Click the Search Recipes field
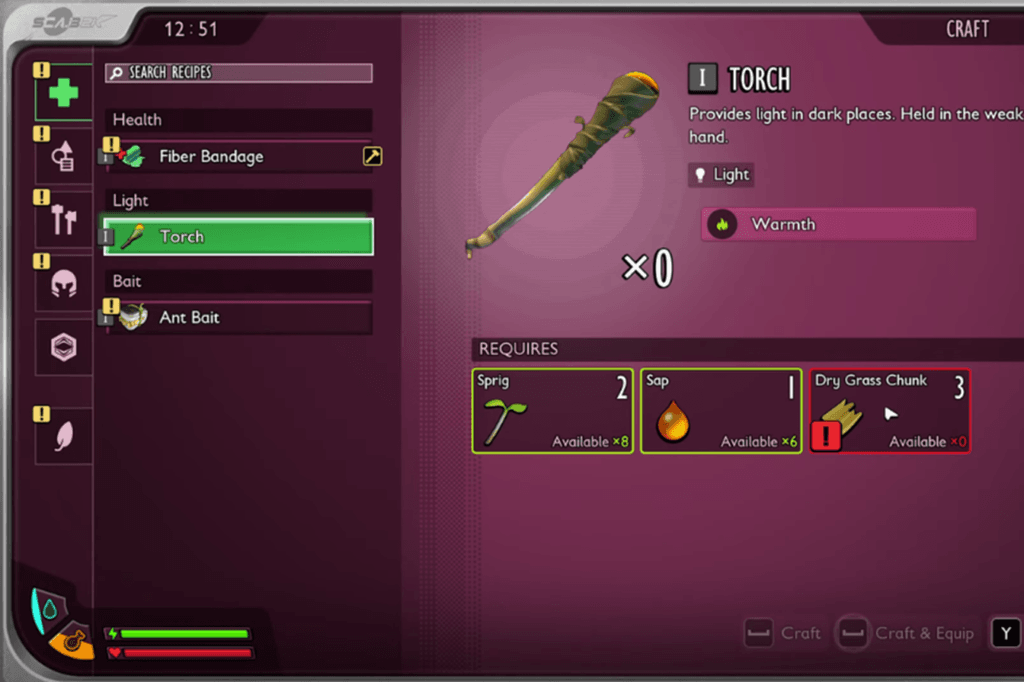This screenshot has height=682, width=1024. click(x=239, y=73)
